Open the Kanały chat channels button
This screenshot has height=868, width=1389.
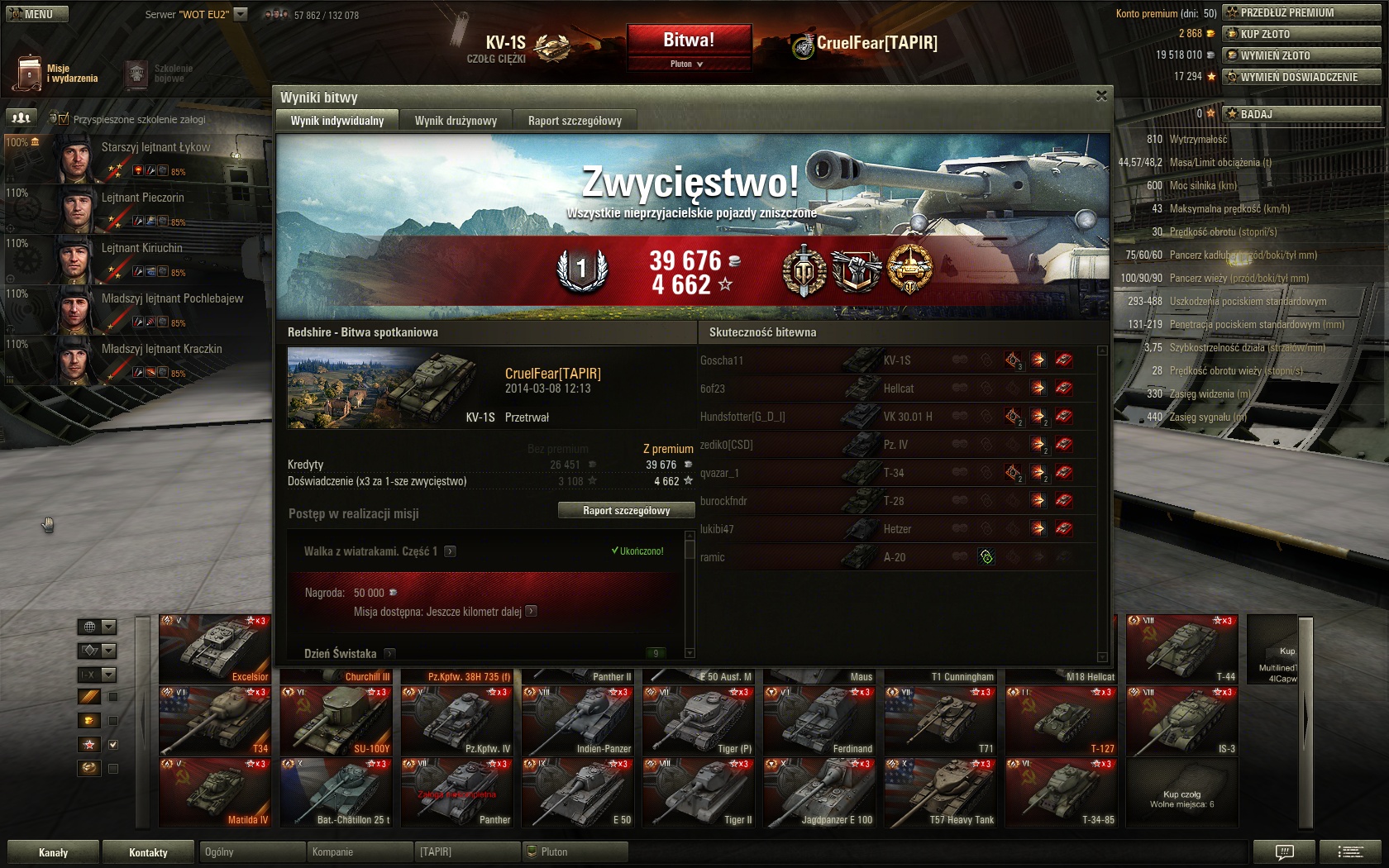click(53, 852)
